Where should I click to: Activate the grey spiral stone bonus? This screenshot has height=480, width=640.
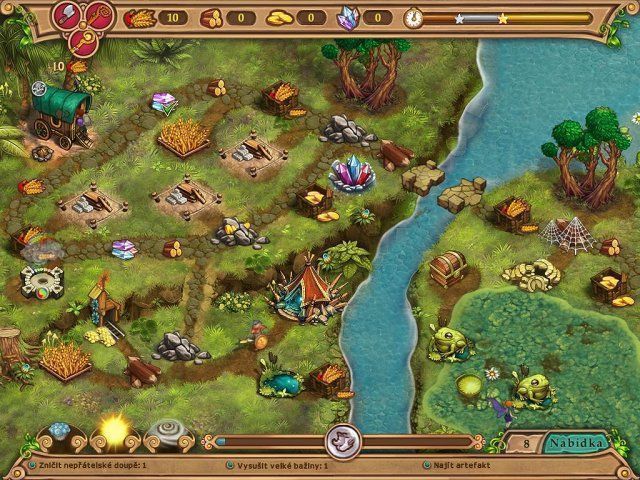pos(166,435)
